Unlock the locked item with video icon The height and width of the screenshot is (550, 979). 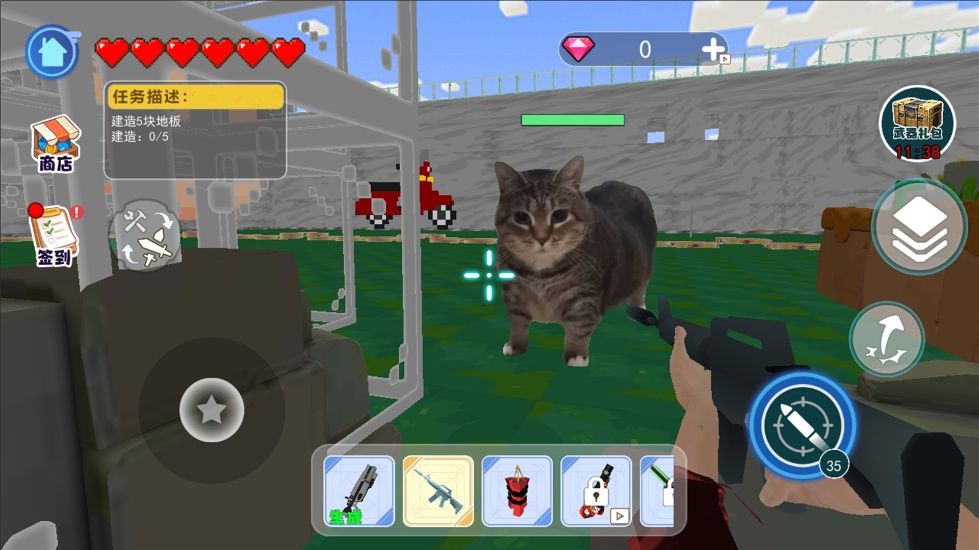(596, 491)
